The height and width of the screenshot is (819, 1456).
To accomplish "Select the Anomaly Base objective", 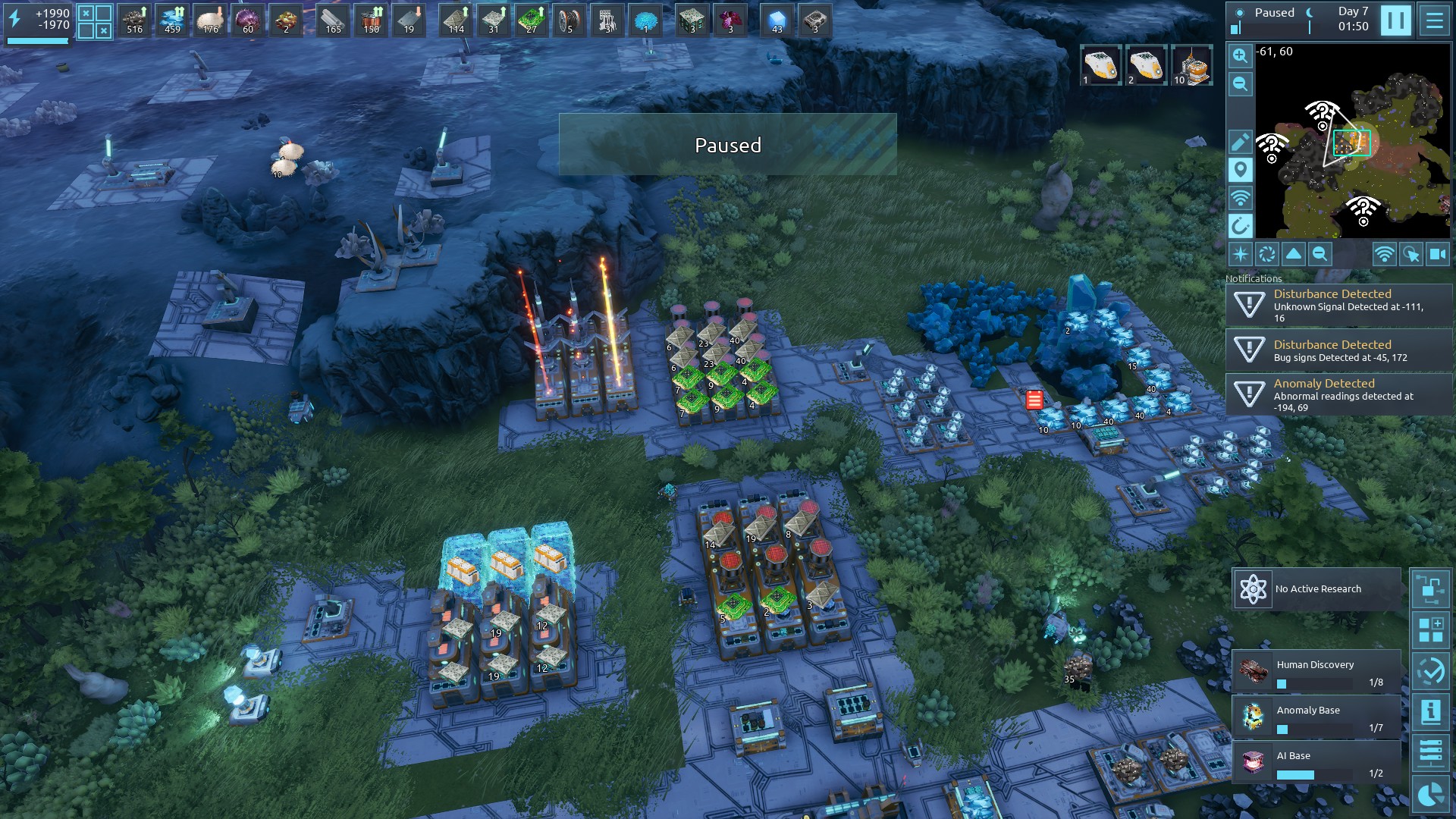I will pyautogui.click(x=1316, y=717).
